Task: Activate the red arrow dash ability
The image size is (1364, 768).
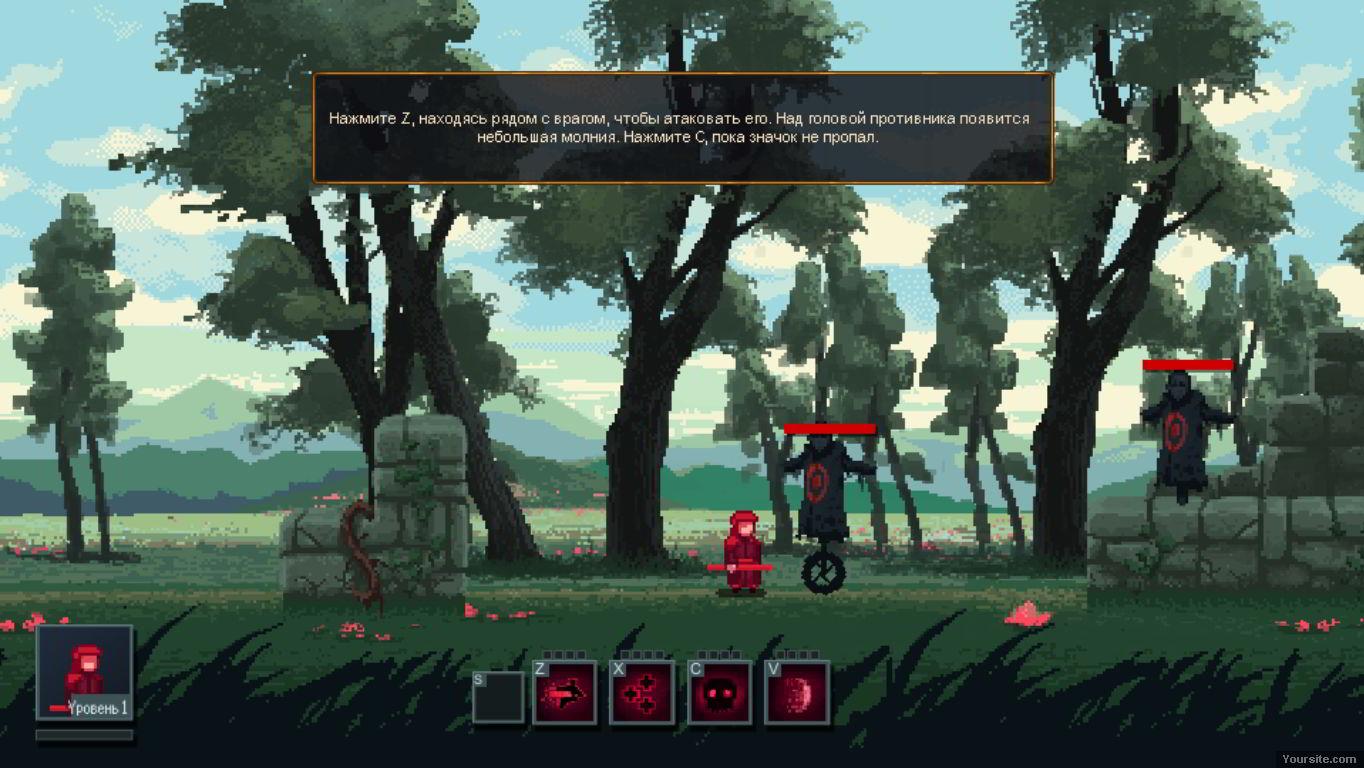Action: pos(565,692)
